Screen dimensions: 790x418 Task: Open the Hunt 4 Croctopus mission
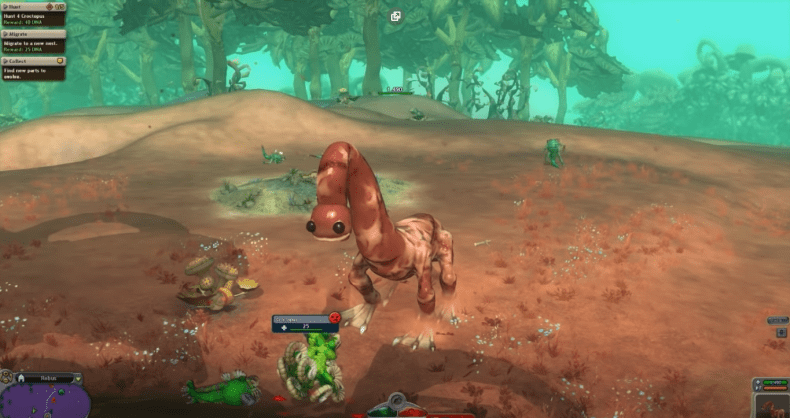30,15
